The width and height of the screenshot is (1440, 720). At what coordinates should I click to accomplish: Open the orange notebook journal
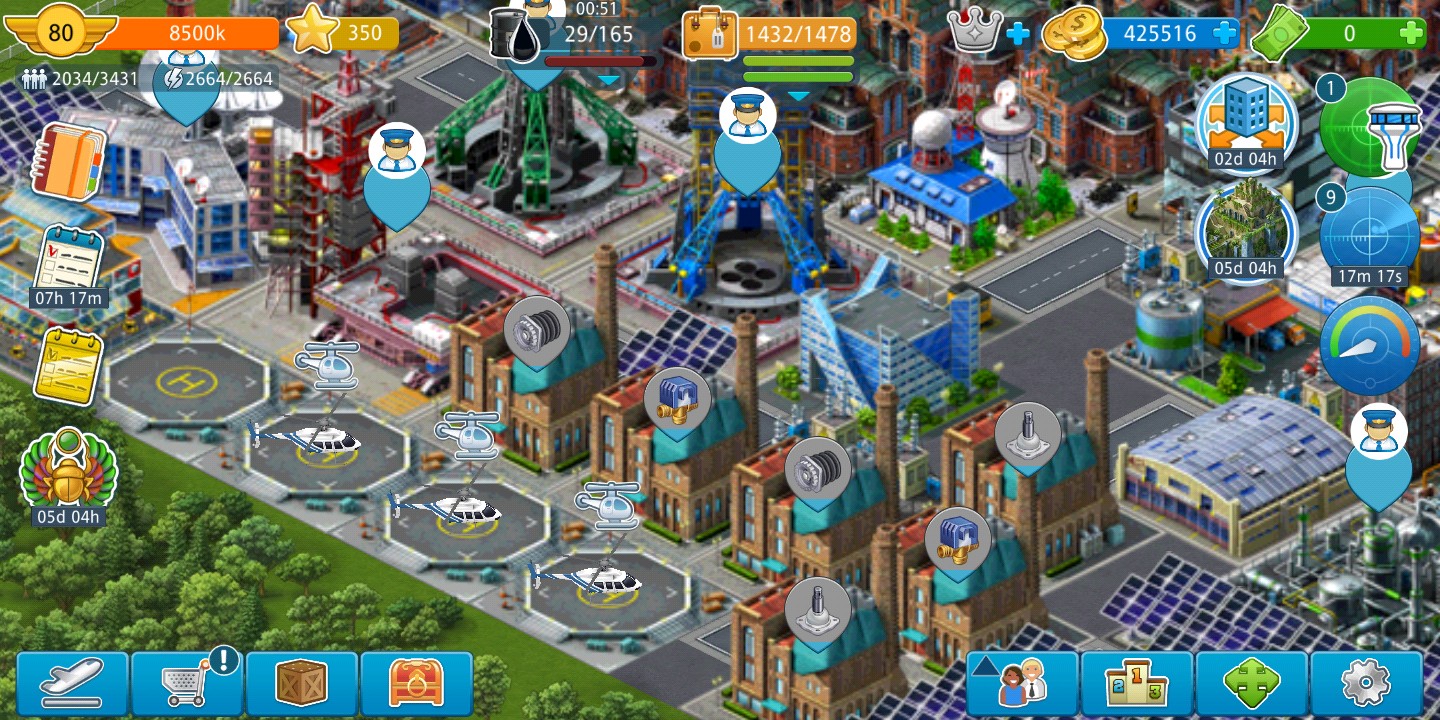pyautogui.click(x=68, y=162)
